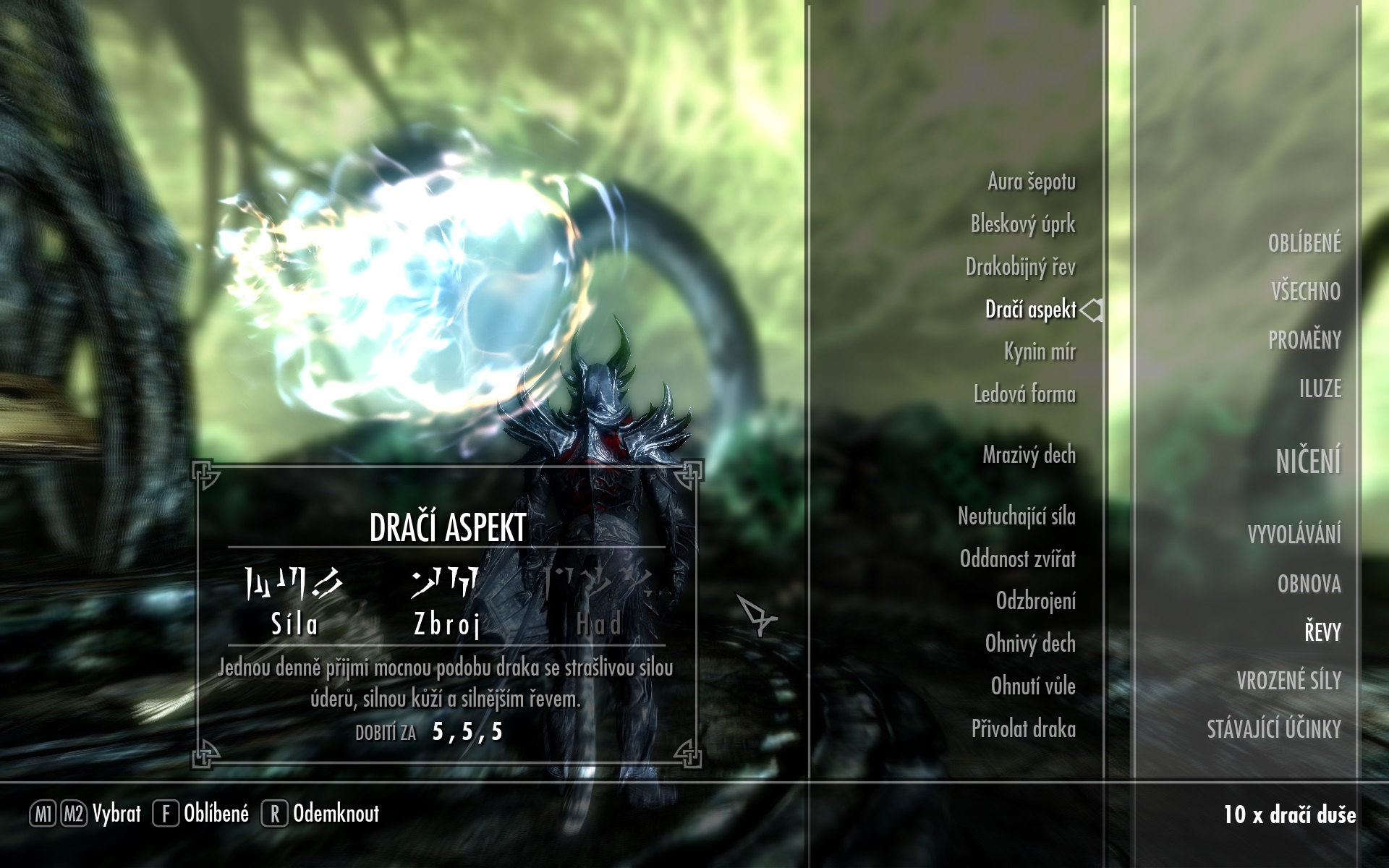1389x868 pixels.
Task: Select the Kynin mír shout
Action: pos(1040,352)
